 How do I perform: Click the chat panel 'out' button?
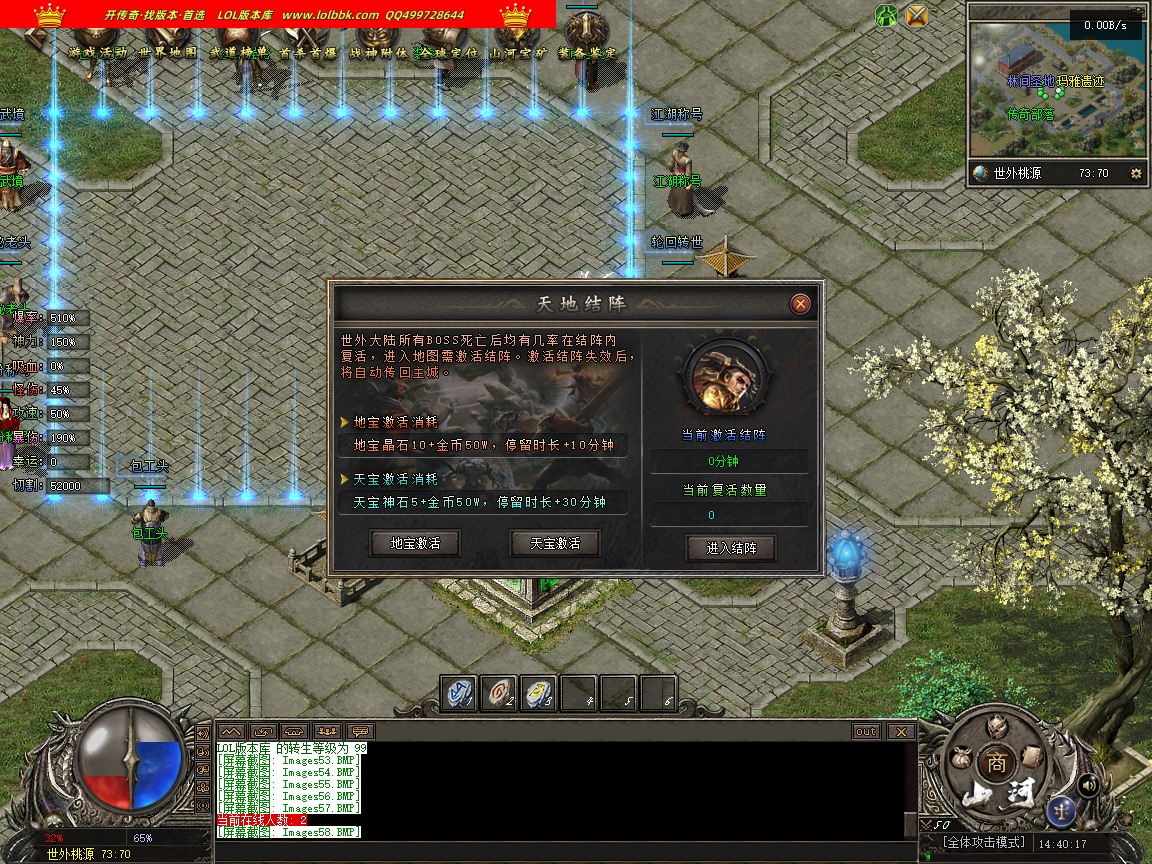866,731
